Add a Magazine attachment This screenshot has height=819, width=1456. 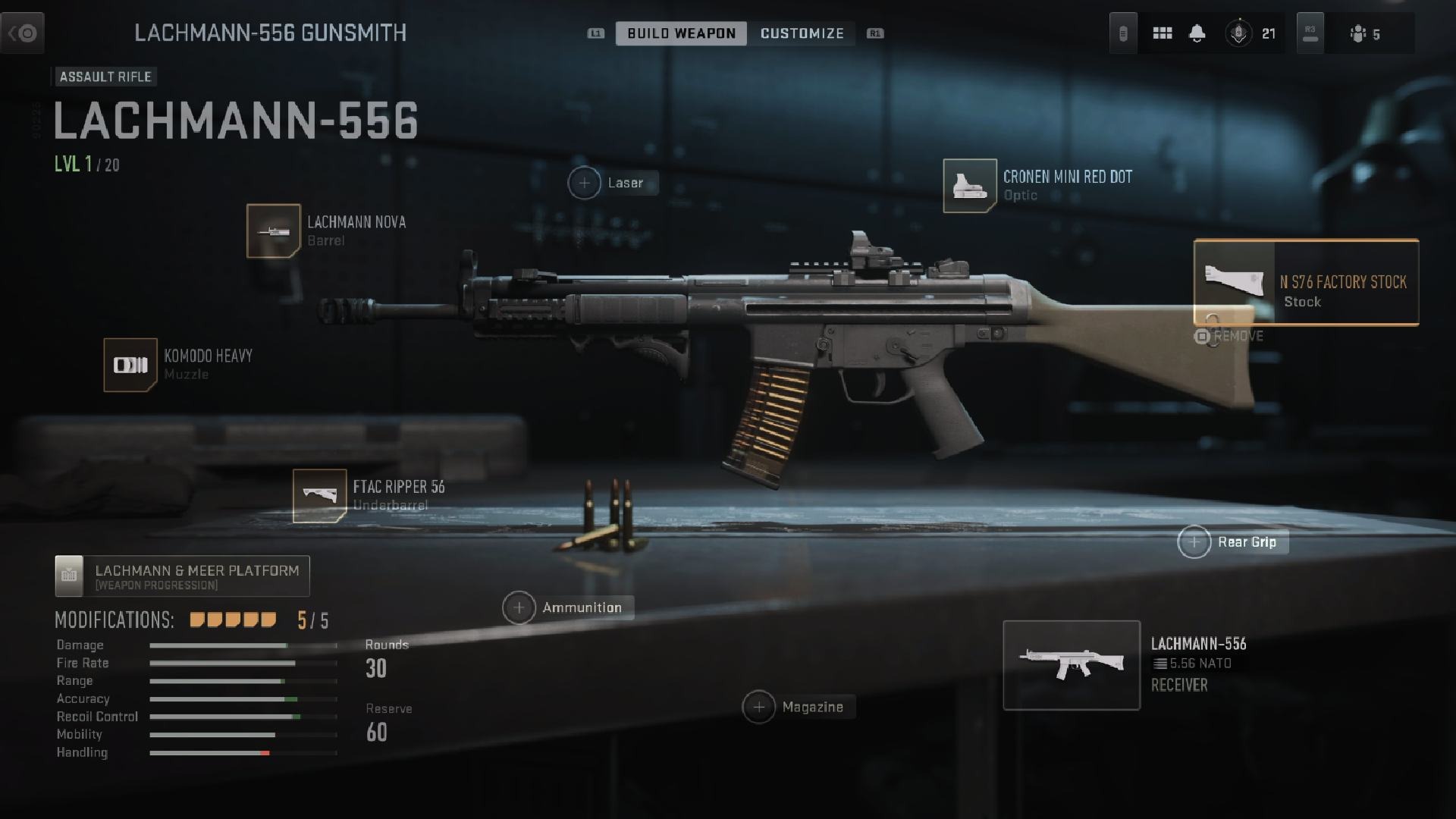pos(759,708)
